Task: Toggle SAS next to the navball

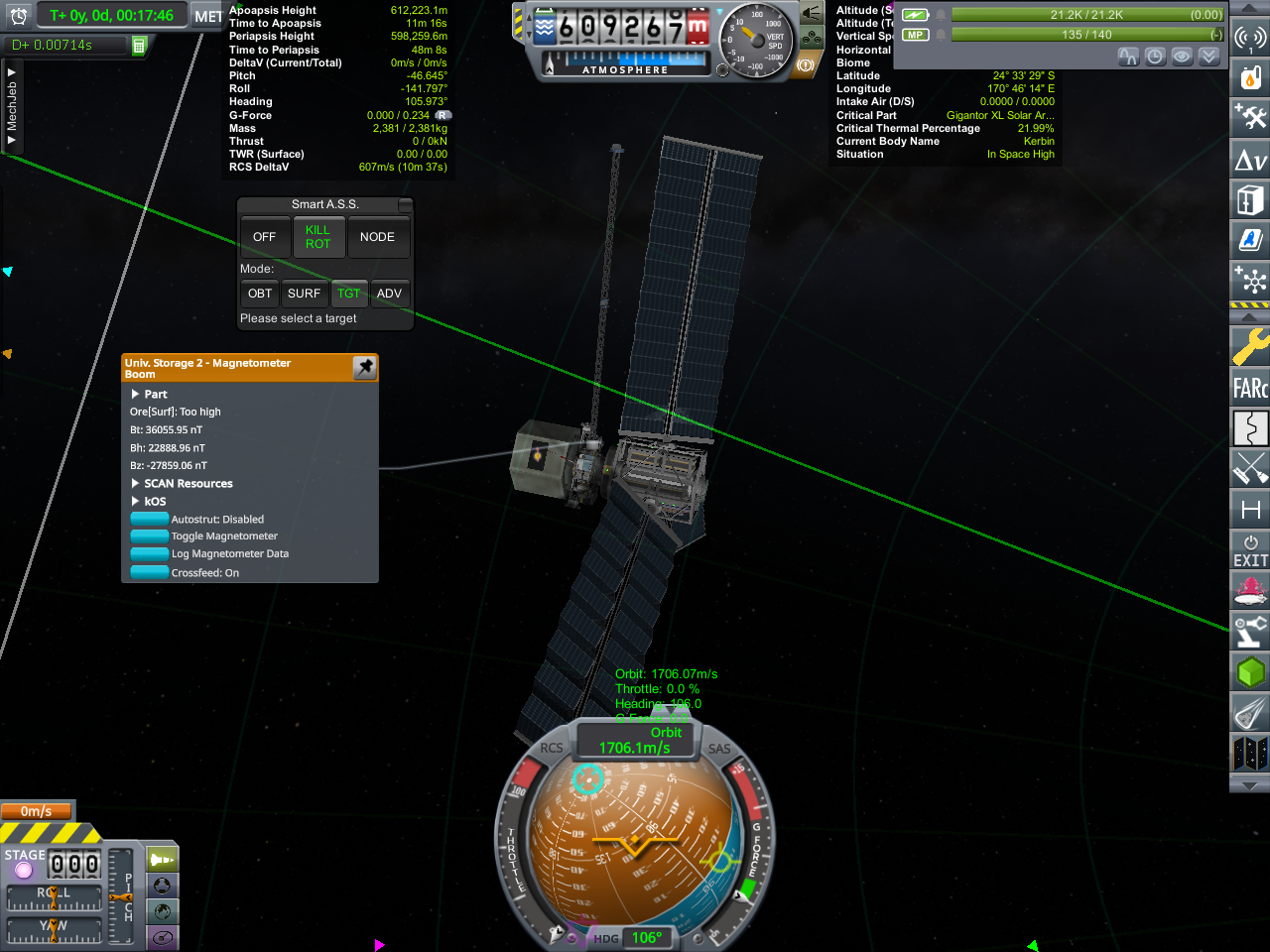Action: tap(719, 749)
